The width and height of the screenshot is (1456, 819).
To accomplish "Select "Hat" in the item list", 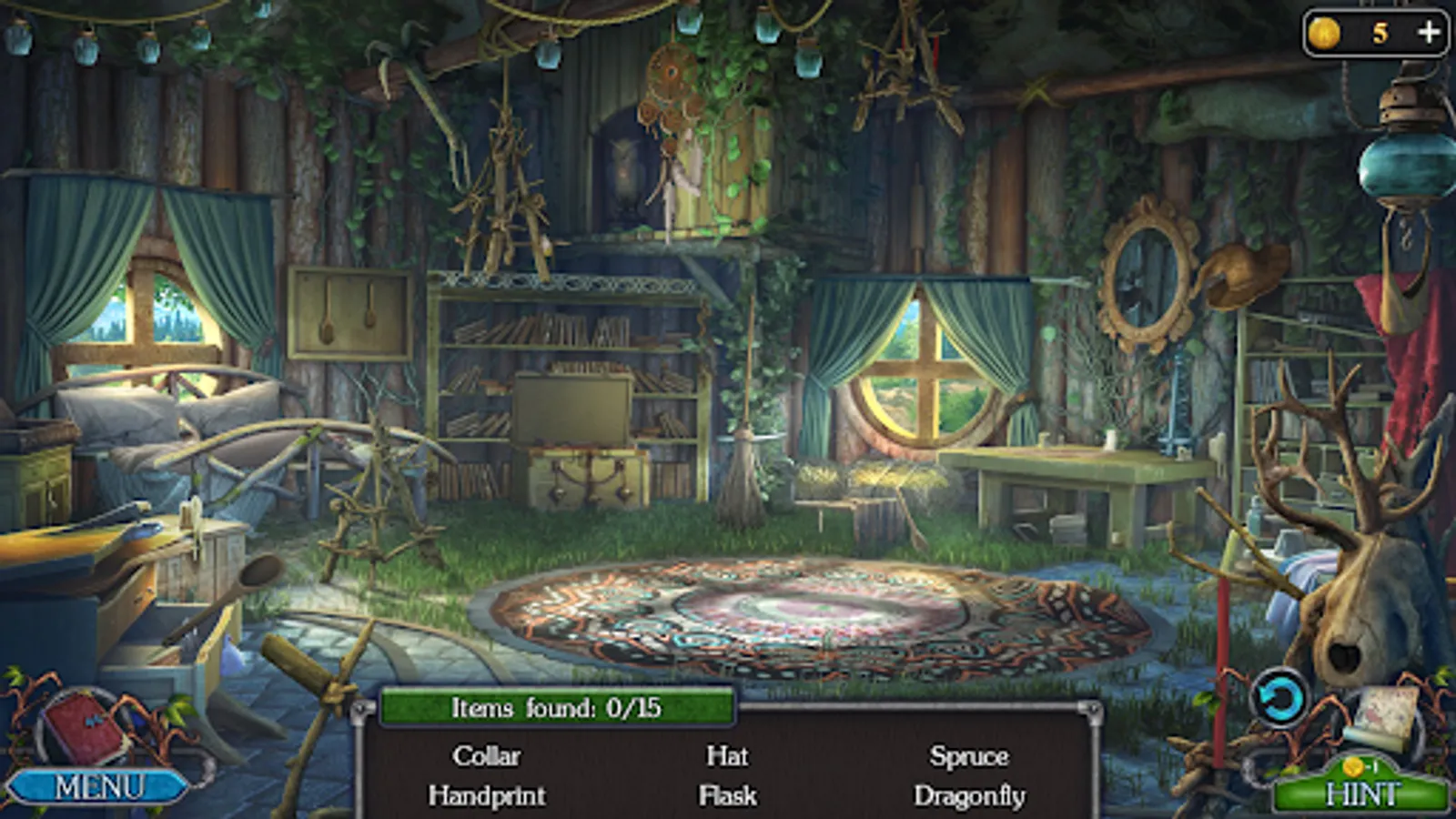I will click(x=725, y=756).
